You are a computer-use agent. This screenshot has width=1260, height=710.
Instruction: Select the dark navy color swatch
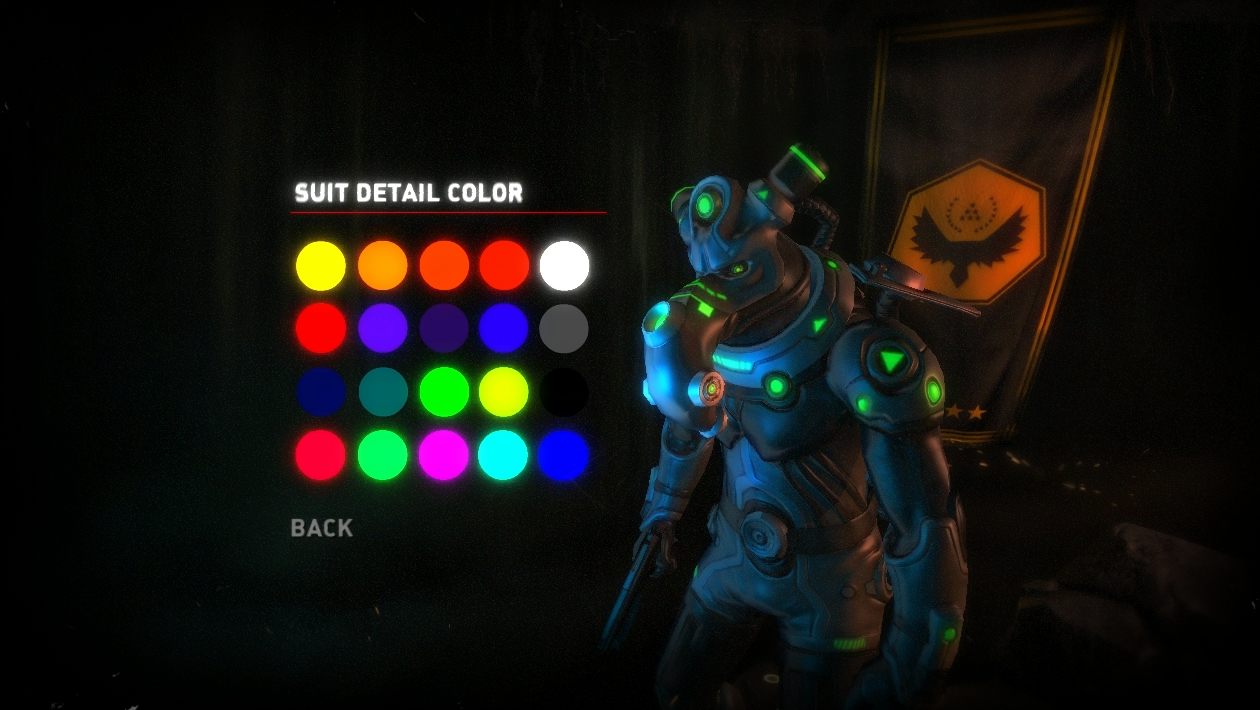coord(321,392)
